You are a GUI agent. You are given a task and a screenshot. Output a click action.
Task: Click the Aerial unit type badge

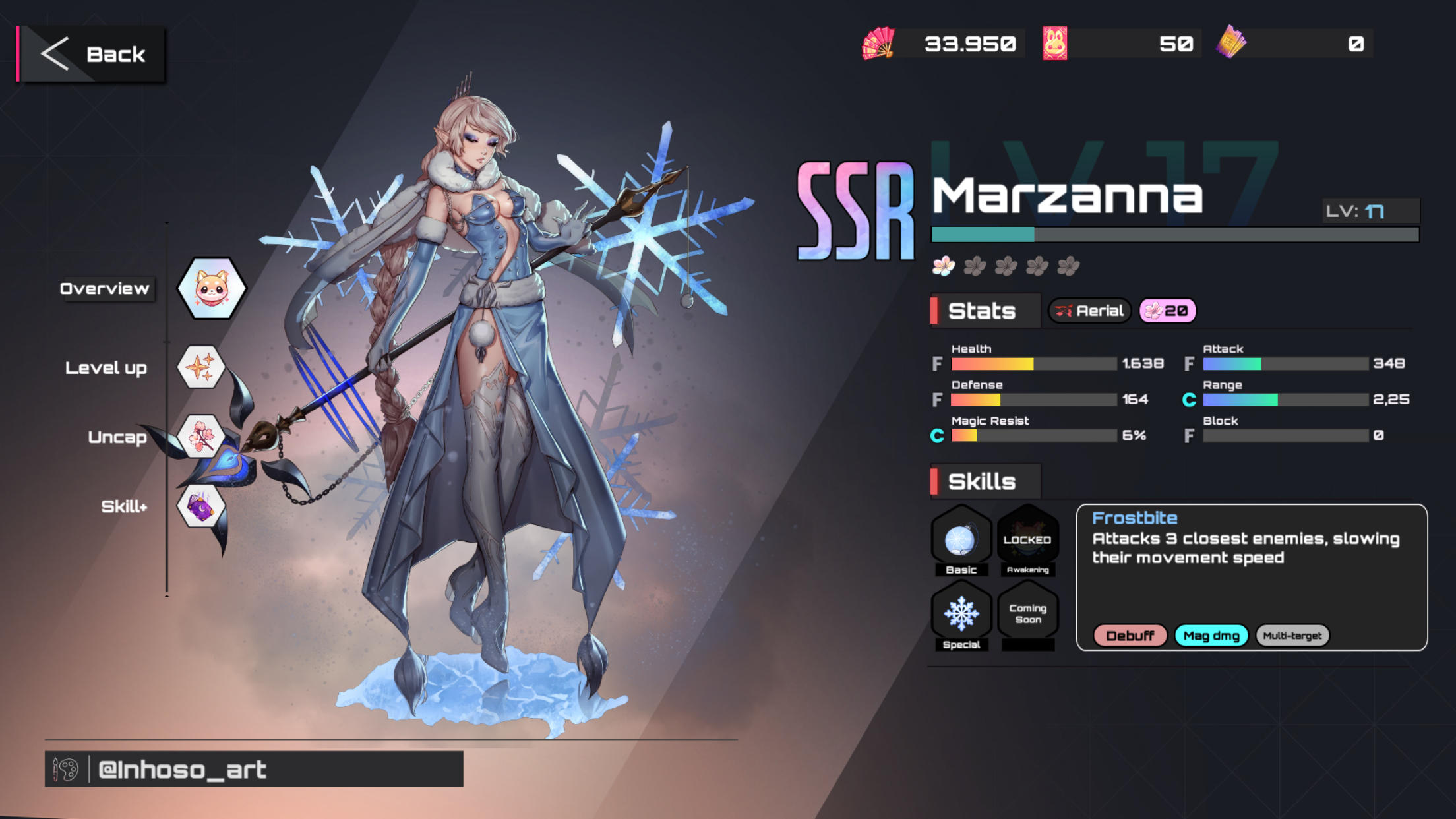1089,311
